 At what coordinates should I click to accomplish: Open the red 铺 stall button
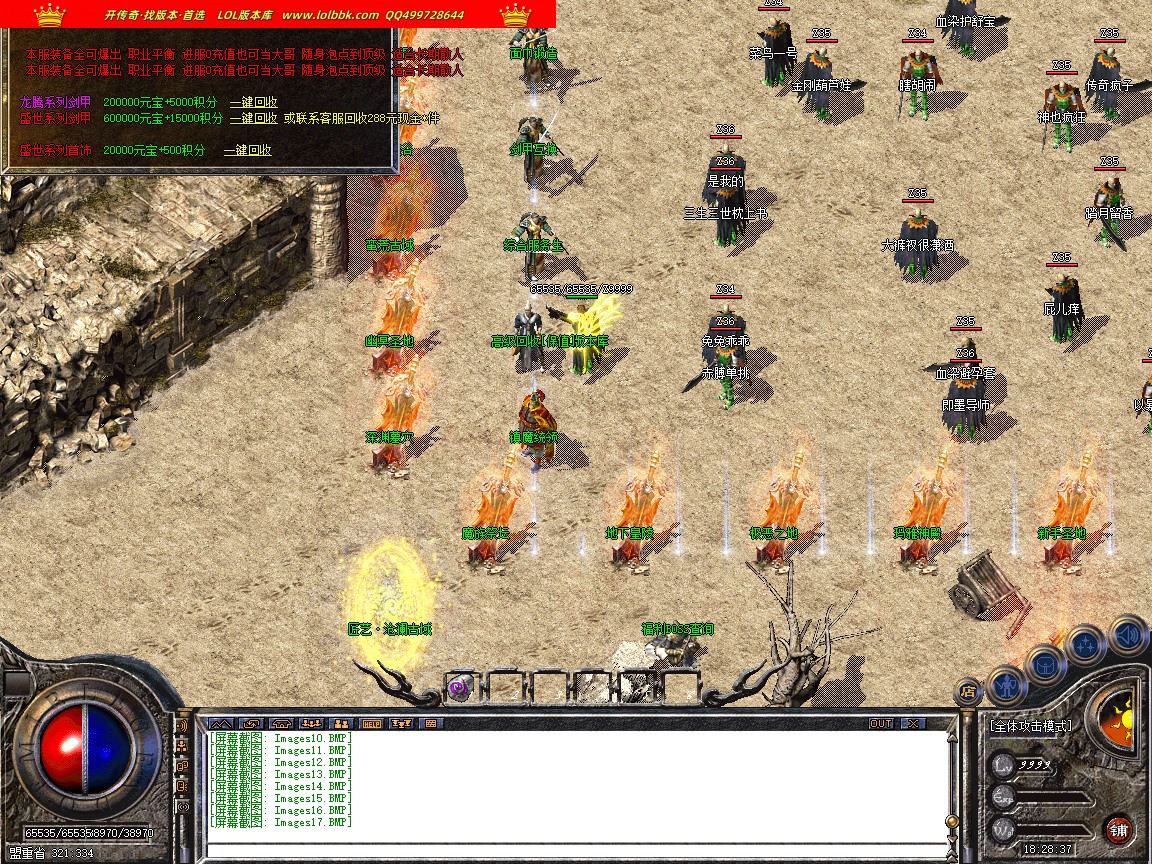[x=1118, y=829]
